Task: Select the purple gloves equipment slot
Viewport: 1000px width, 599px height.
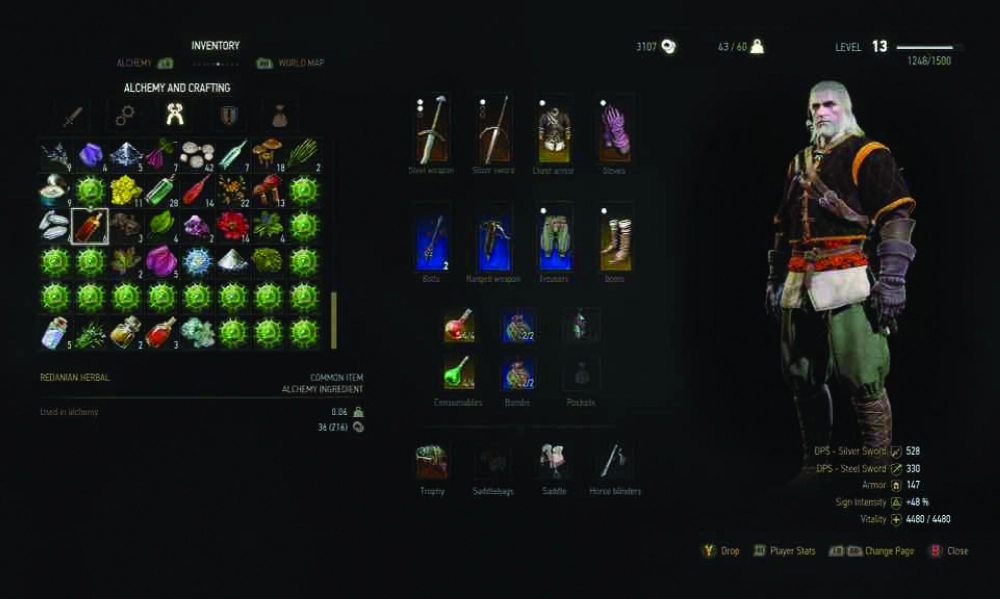Action: point(615,130)
